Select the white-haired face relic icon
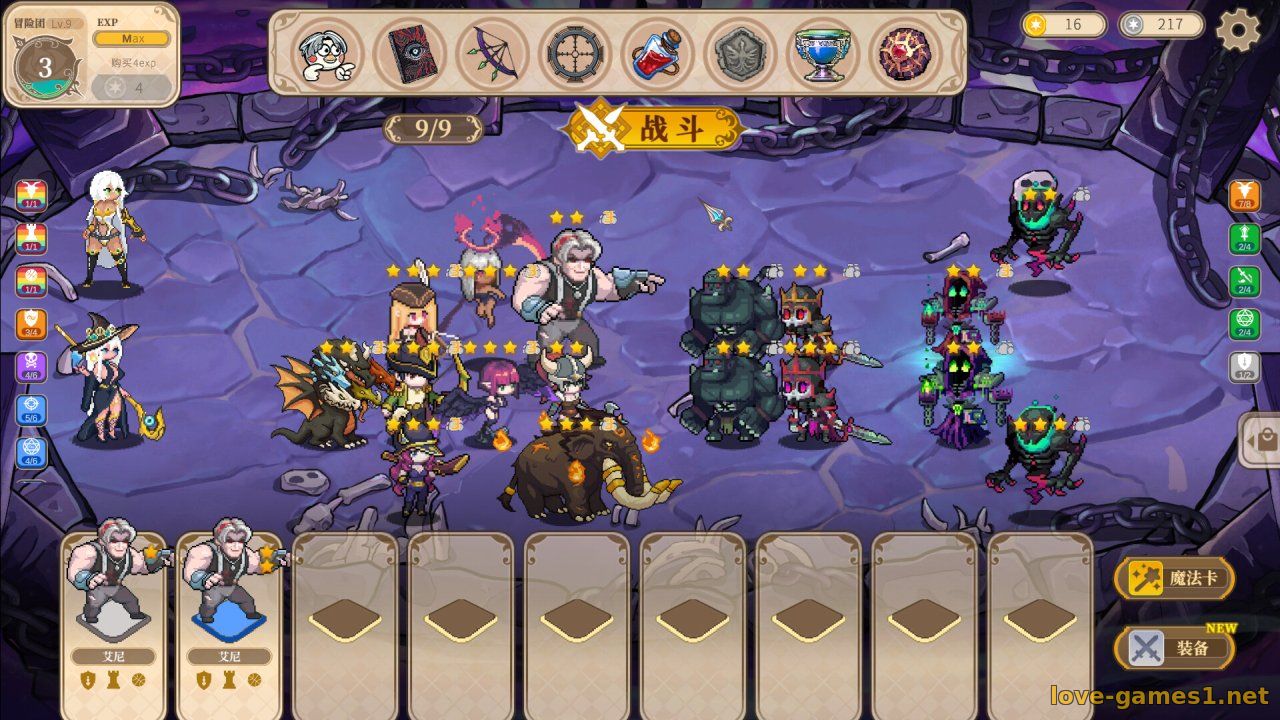The height and width of the screenshot is (720, 1280). (x=327, y=54)
